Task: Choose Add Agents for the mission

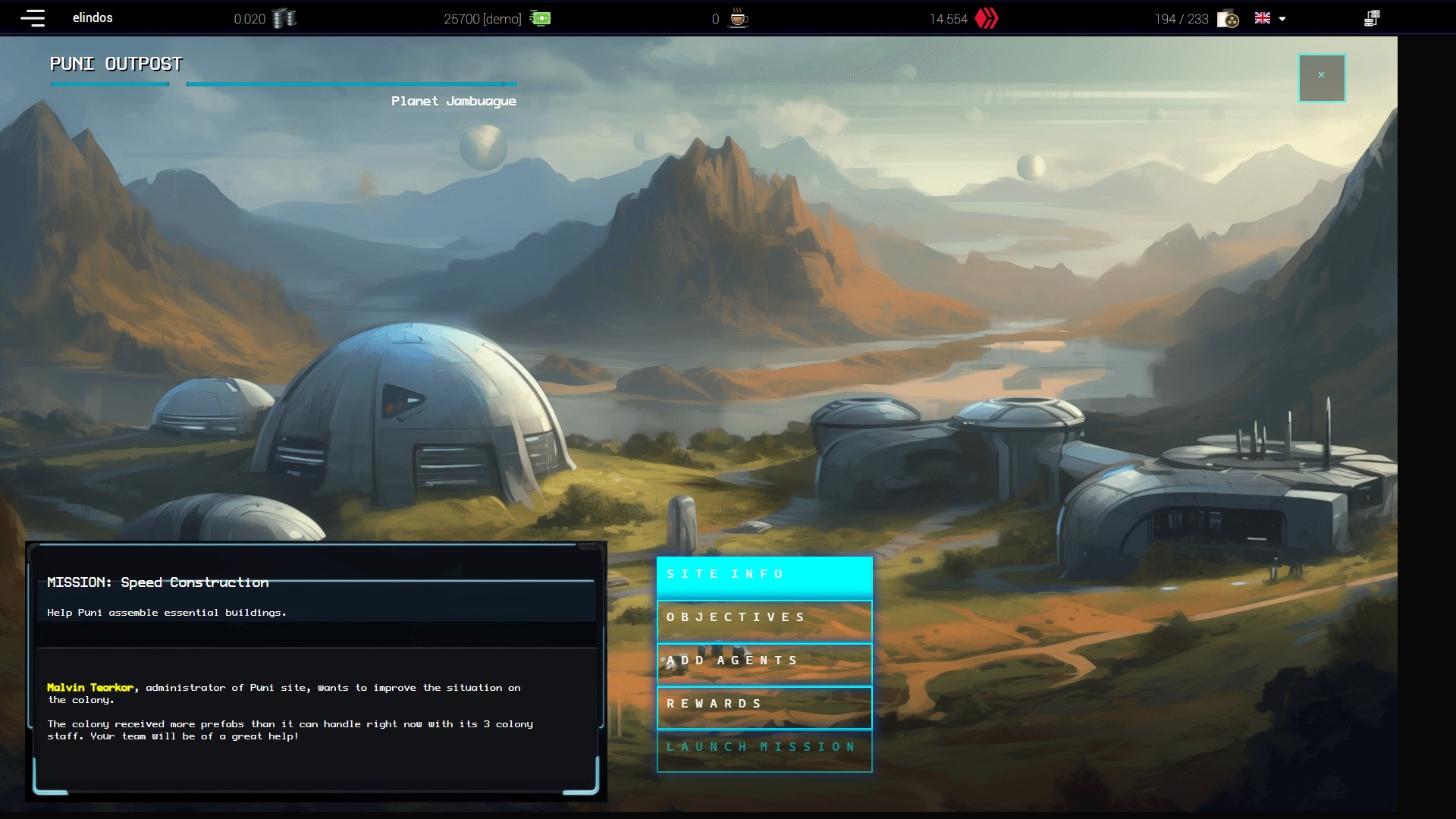Action: pos(764,661)
